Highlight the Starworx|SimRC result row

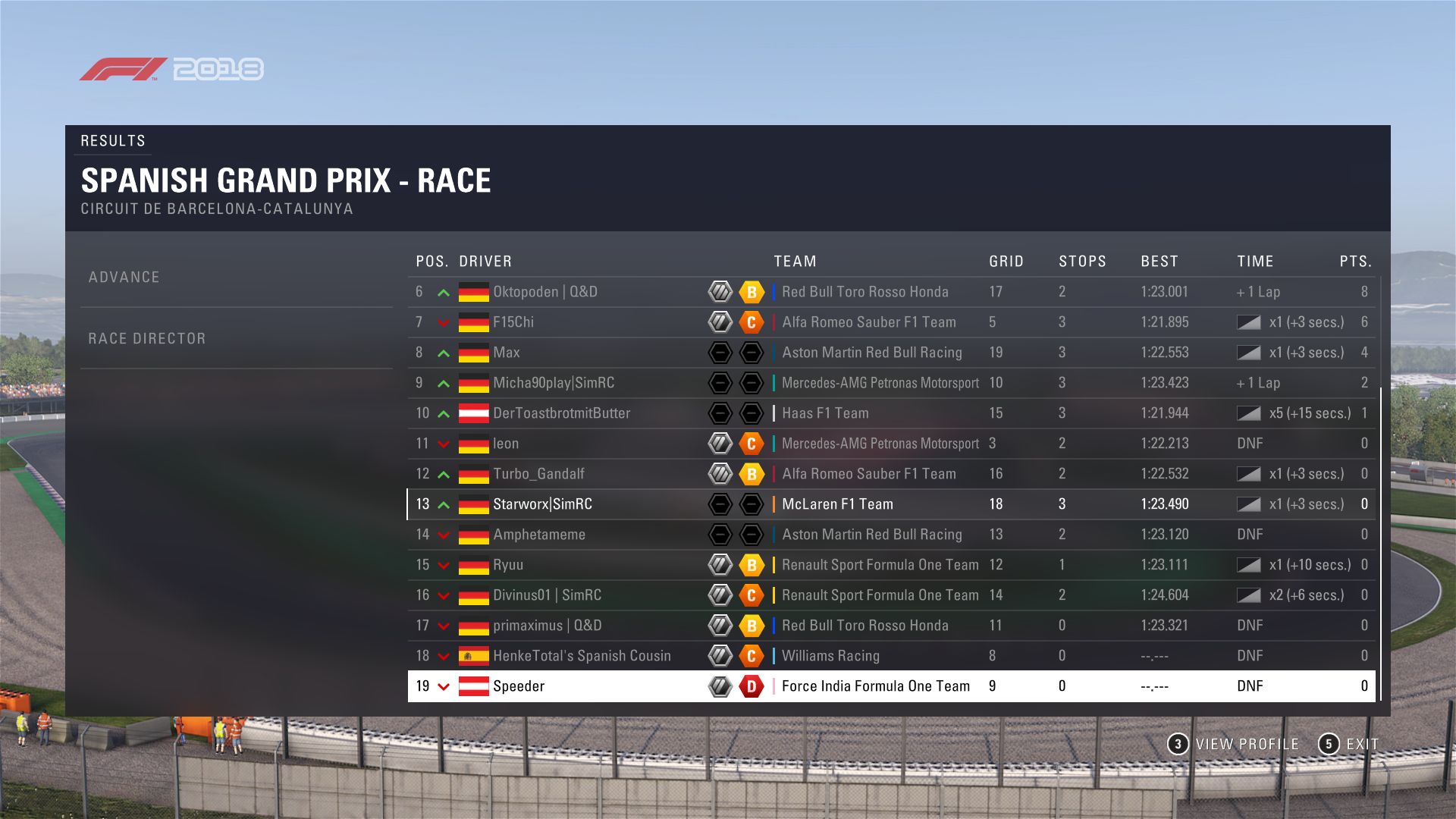[542, 504]
